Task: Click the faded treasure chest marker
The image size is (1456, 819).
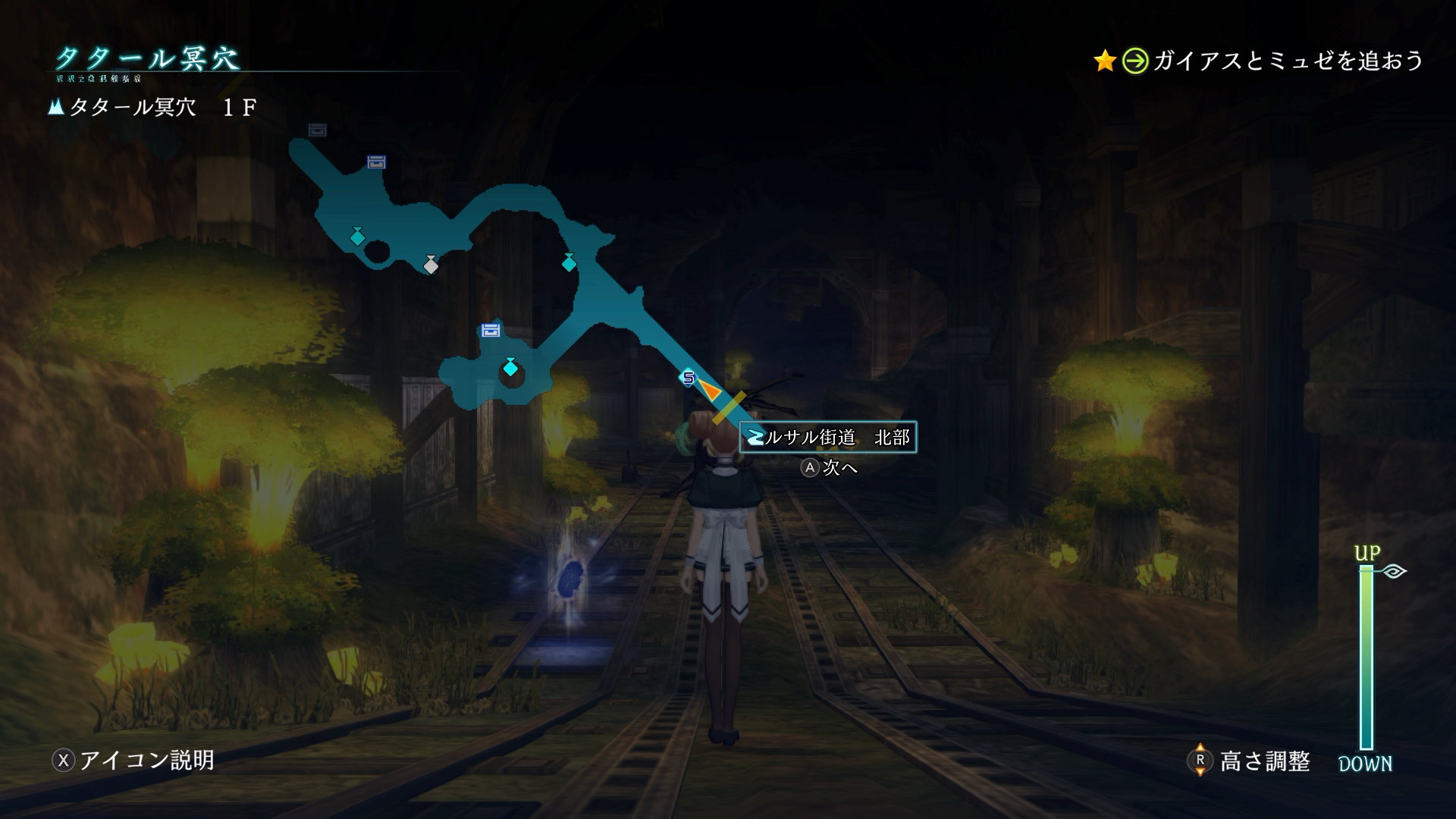Action: pos(317,130)
